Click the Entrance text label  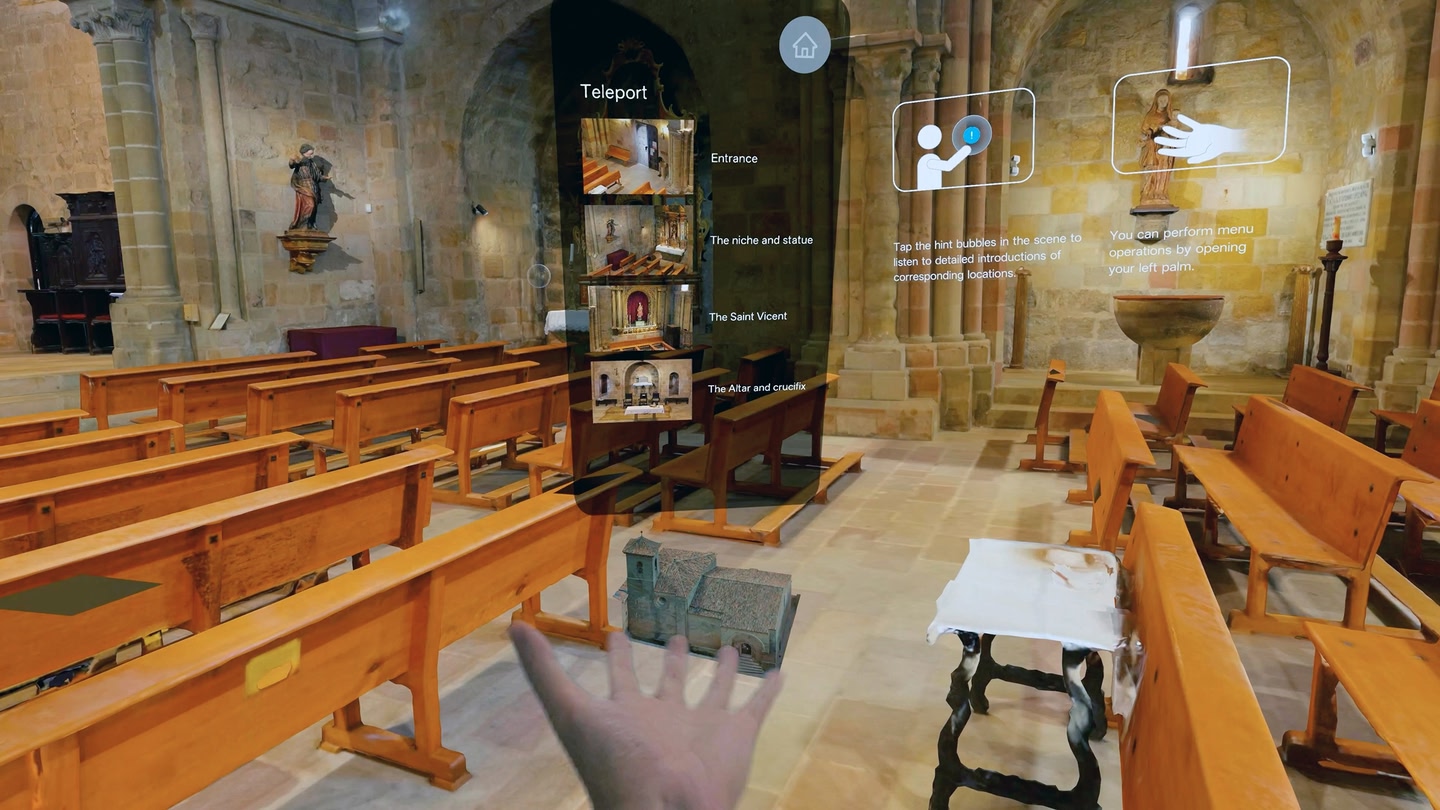[734, 159]
